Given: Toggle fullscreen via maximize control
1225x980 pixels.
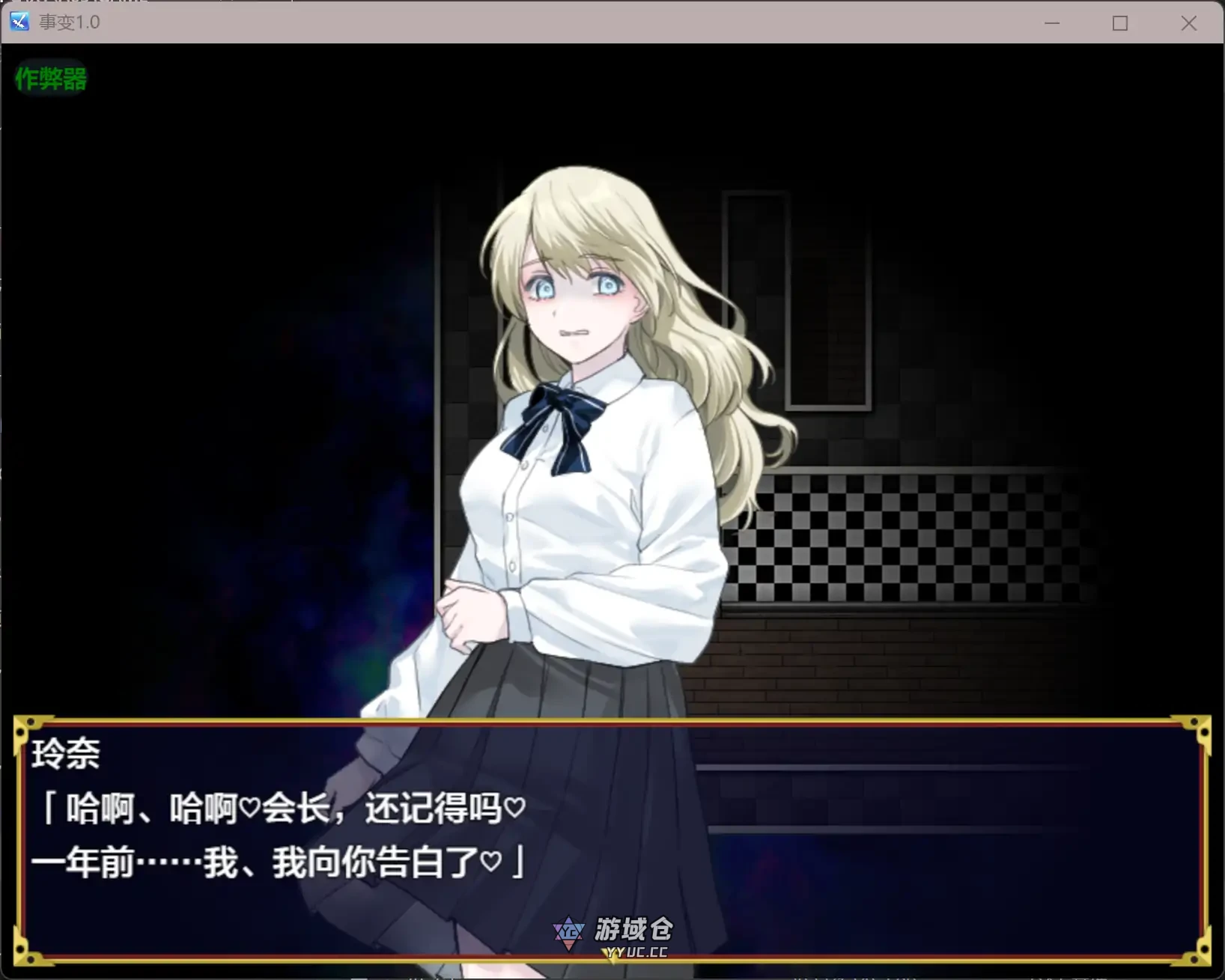Looking at the screenshot, I should 1120,23.
